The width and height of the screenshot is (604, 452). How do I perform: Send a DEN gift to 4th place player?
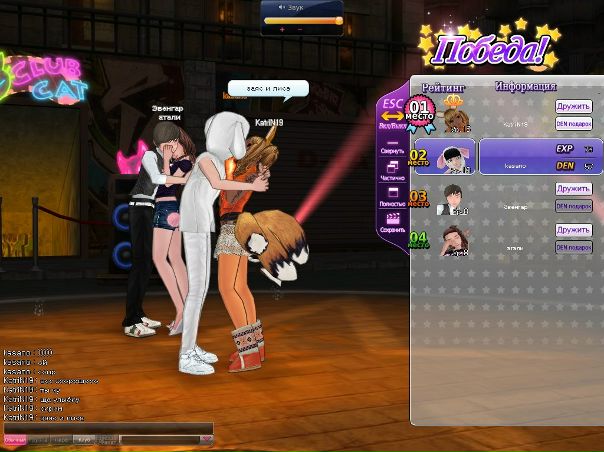click(574, 247)
